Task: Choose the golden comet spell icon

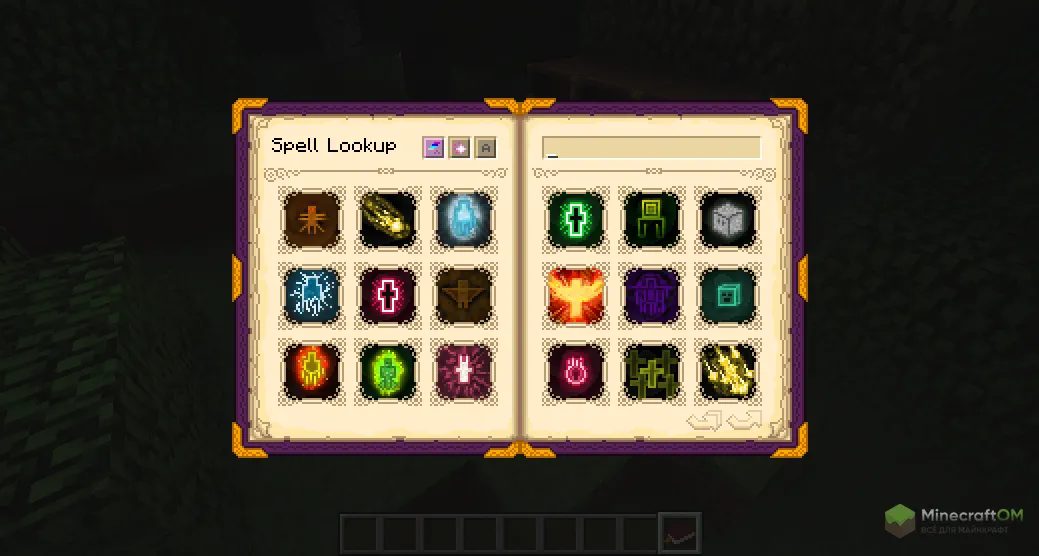Action: coord(388,219)
